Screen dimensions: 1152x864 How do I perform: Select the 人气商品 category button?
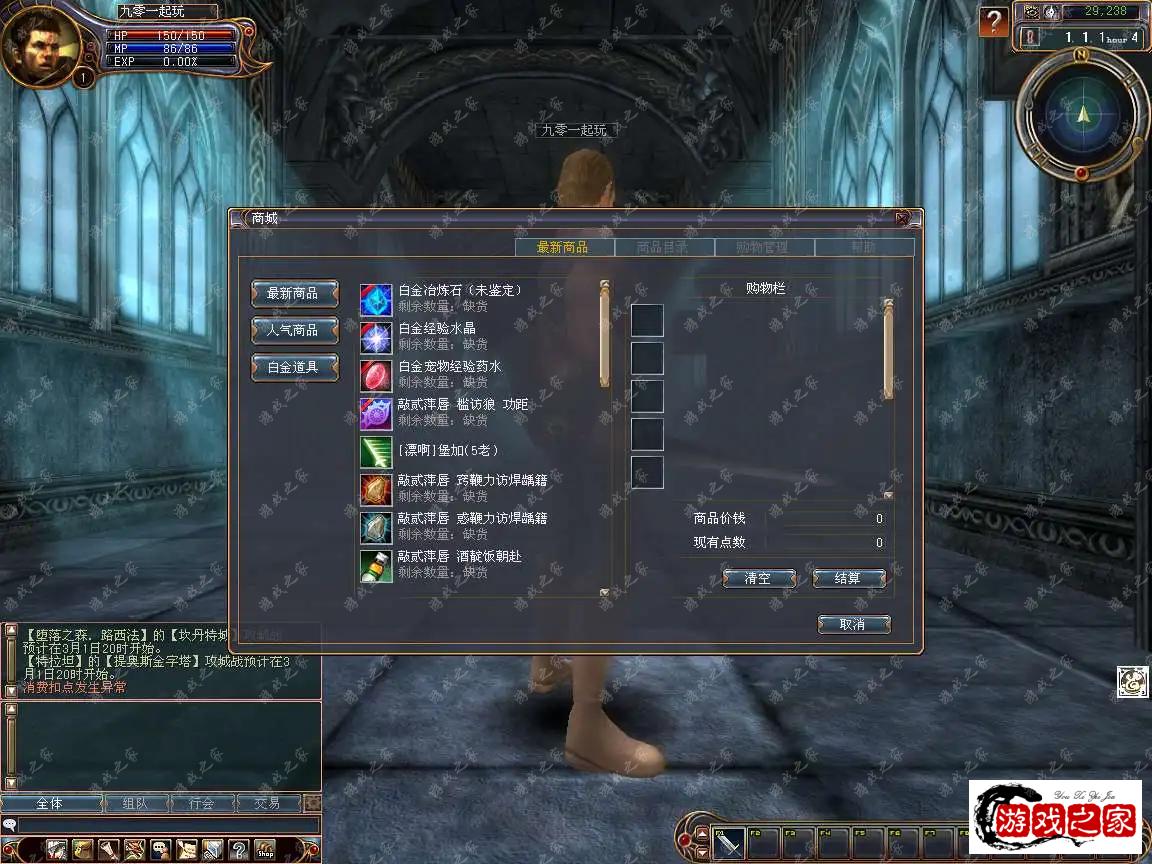pyautogui.click(x=294, y=330)
